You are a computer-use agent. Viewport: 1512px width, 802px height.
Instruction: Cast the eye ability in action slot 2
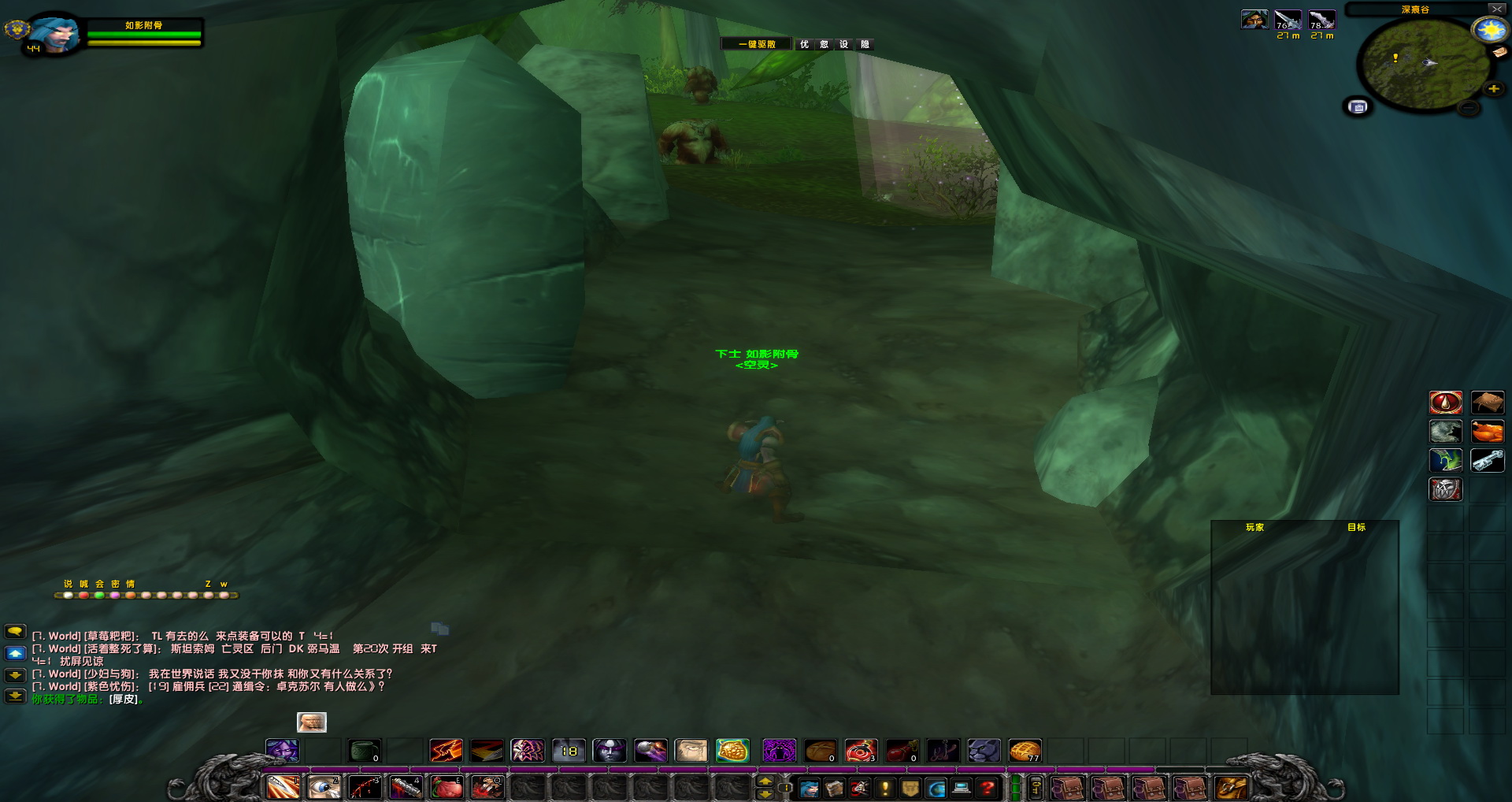[x=323, y=787]
